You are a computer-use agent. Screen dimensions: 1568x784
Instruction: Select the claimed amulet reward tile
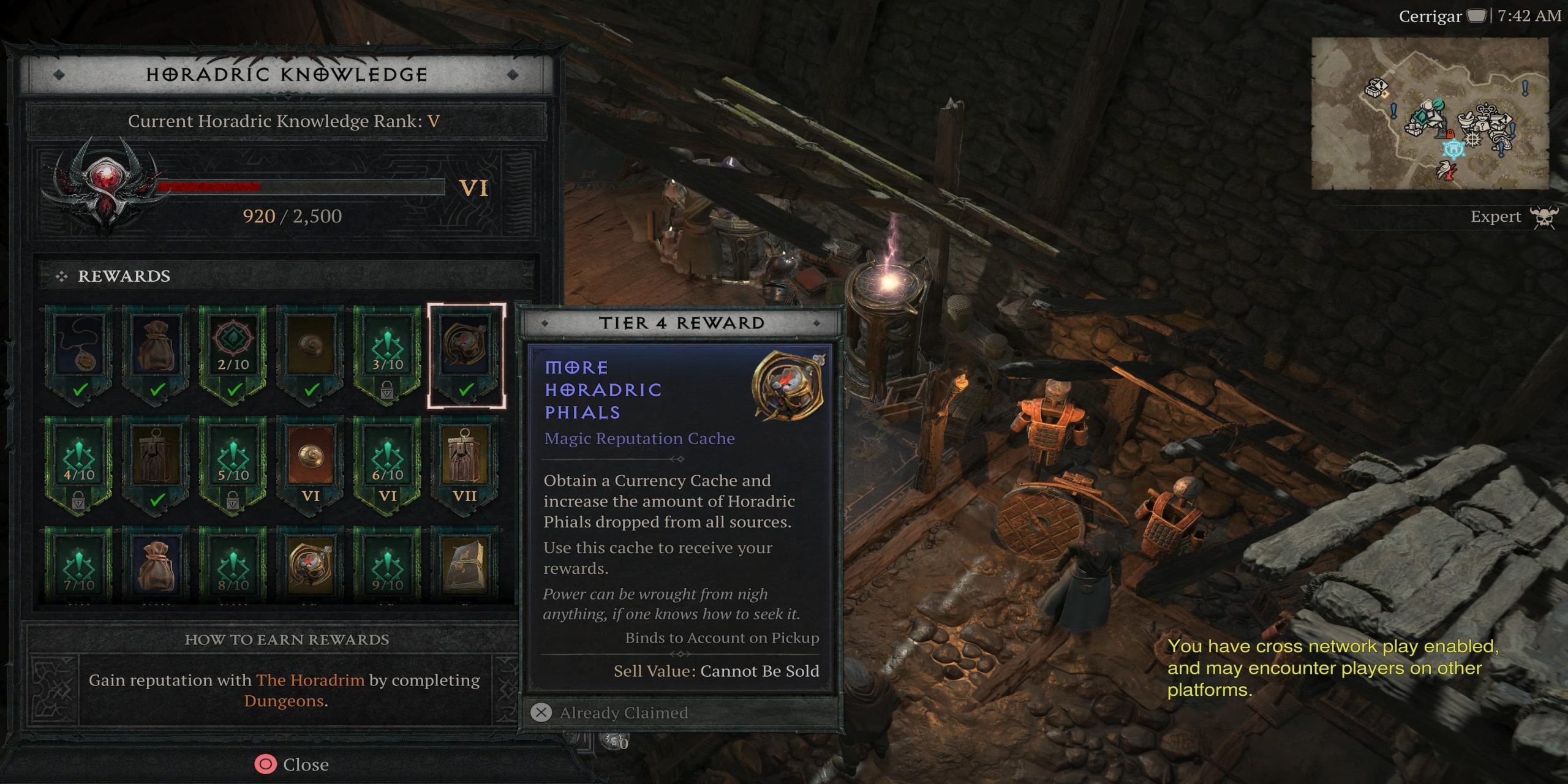[x=80, y=352]
